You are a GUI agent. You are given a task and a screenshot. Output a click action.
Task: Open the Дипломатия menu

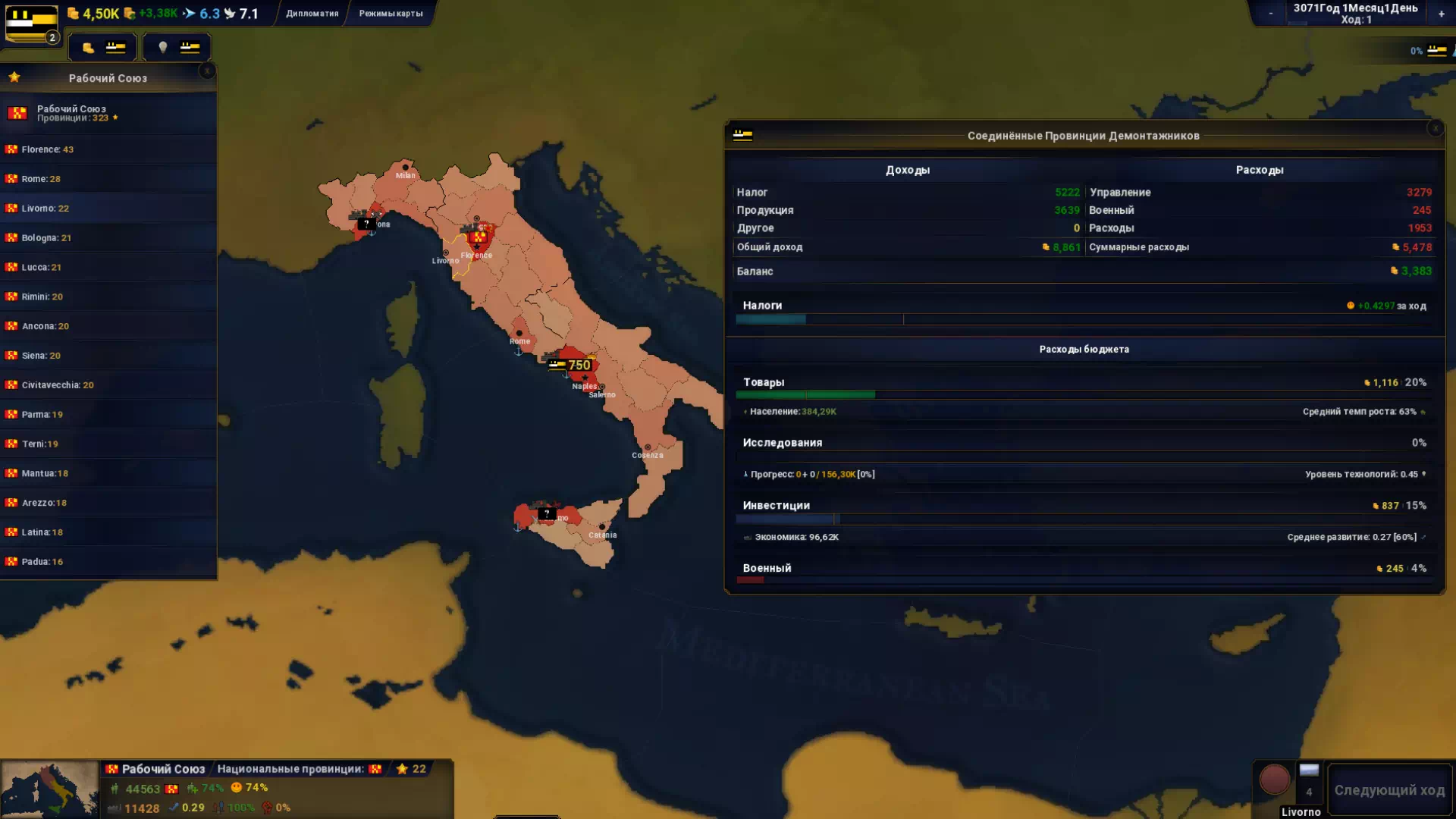pyautogui.click(x=312, y=14)
